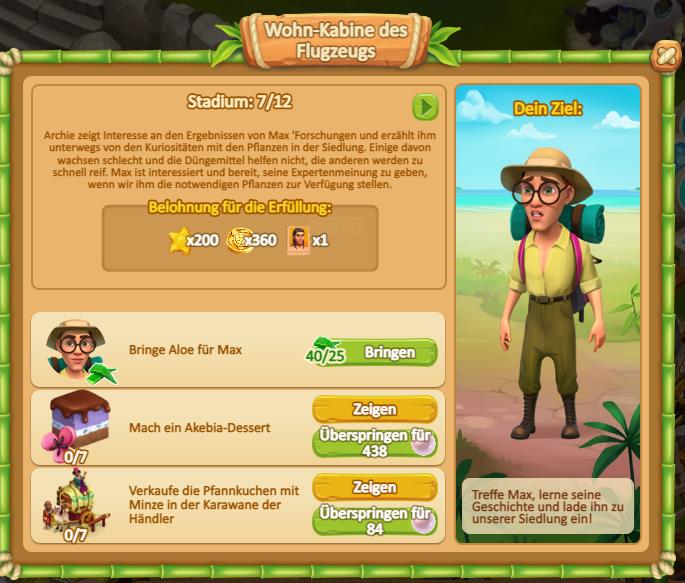Skip the Akebia-Dessert task for 438
685x583 pixels.
pyautogui.click(x=374, y=442)
